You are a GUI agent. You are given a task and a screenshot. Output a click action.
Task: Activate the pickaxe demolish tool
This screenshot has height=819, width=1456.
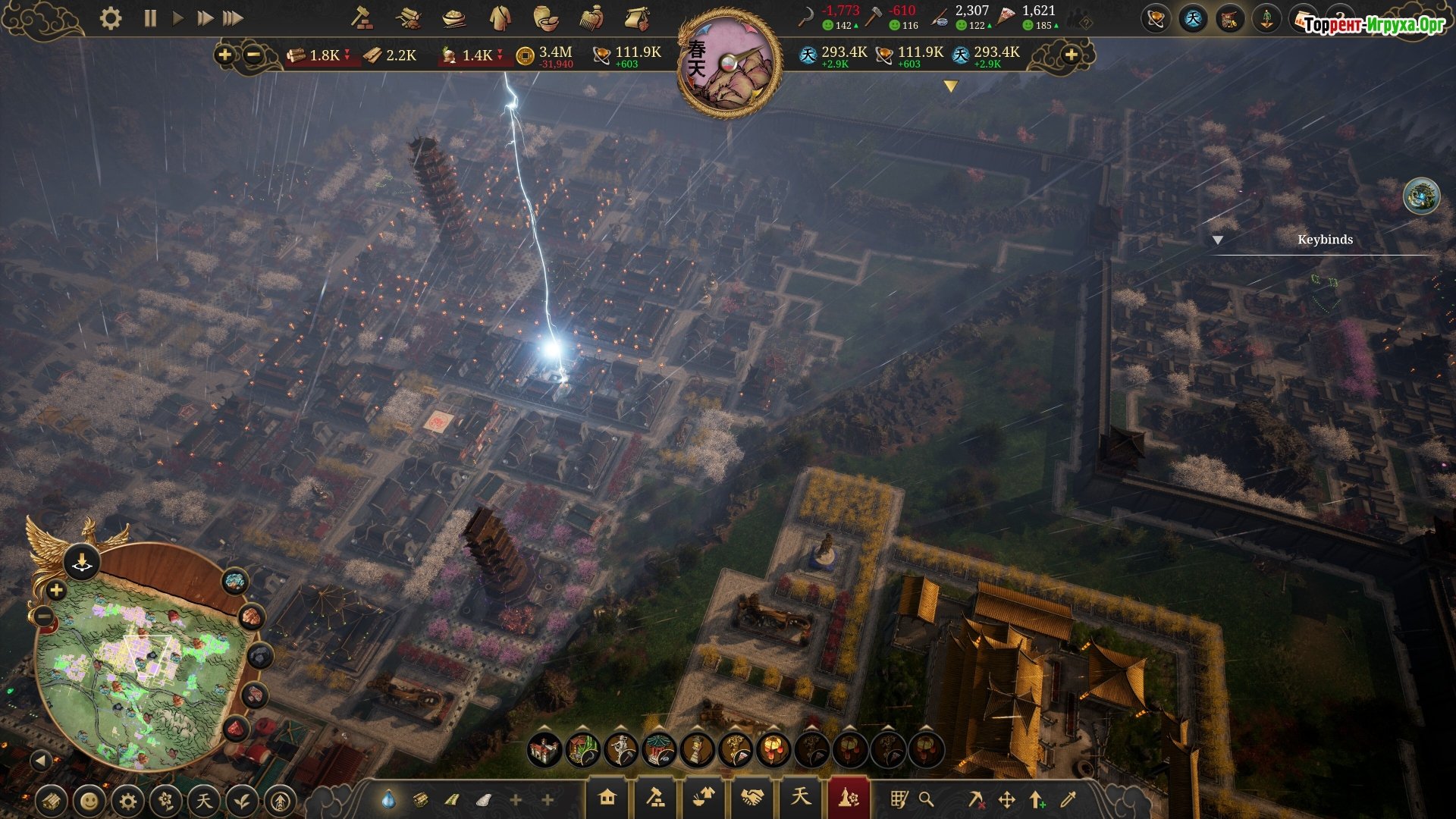977,799
